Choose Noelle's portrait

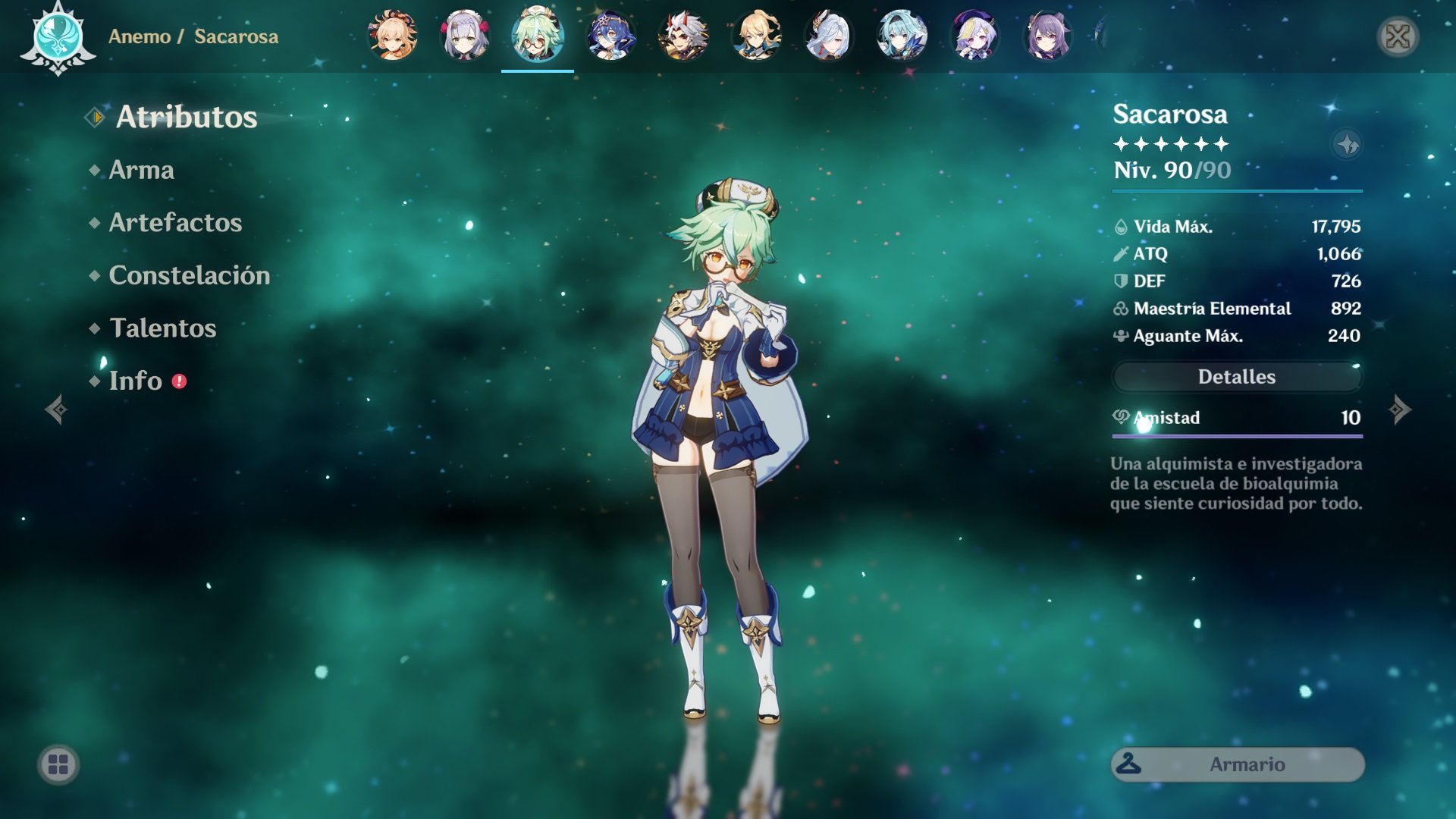(x=465, y=36)
